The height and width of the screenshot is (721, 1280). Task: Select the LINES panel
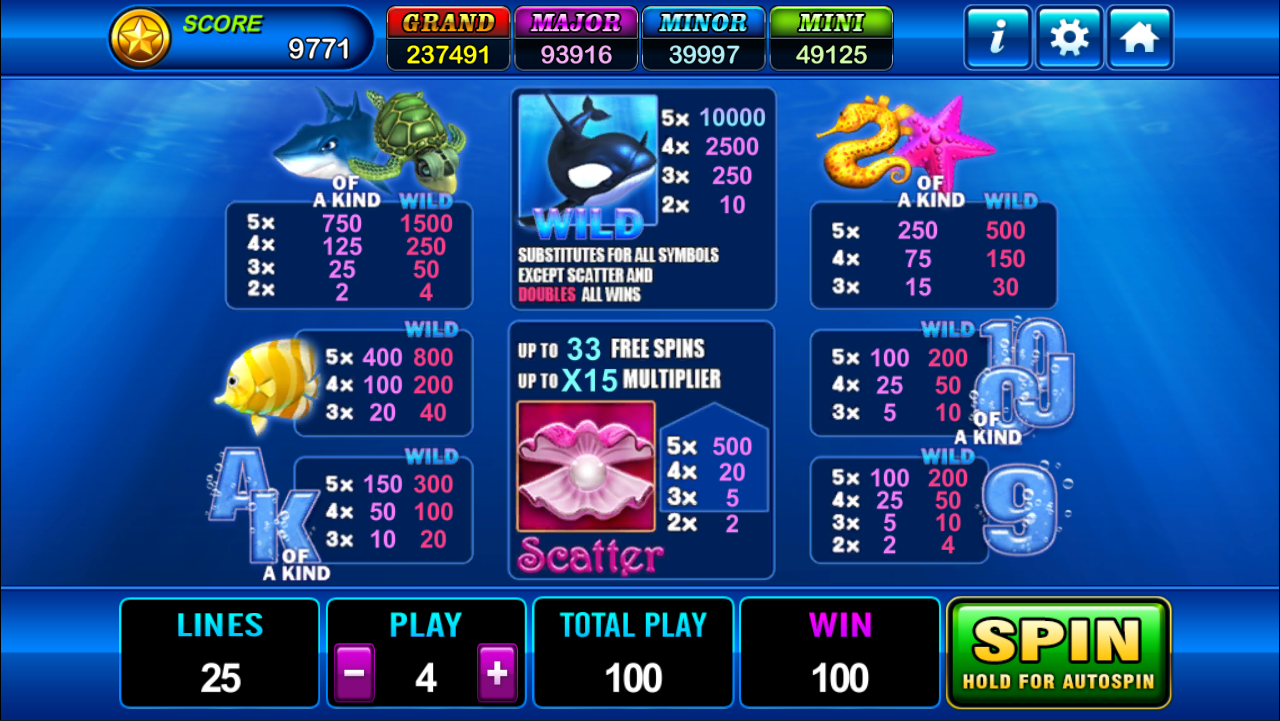pos(220,653)
